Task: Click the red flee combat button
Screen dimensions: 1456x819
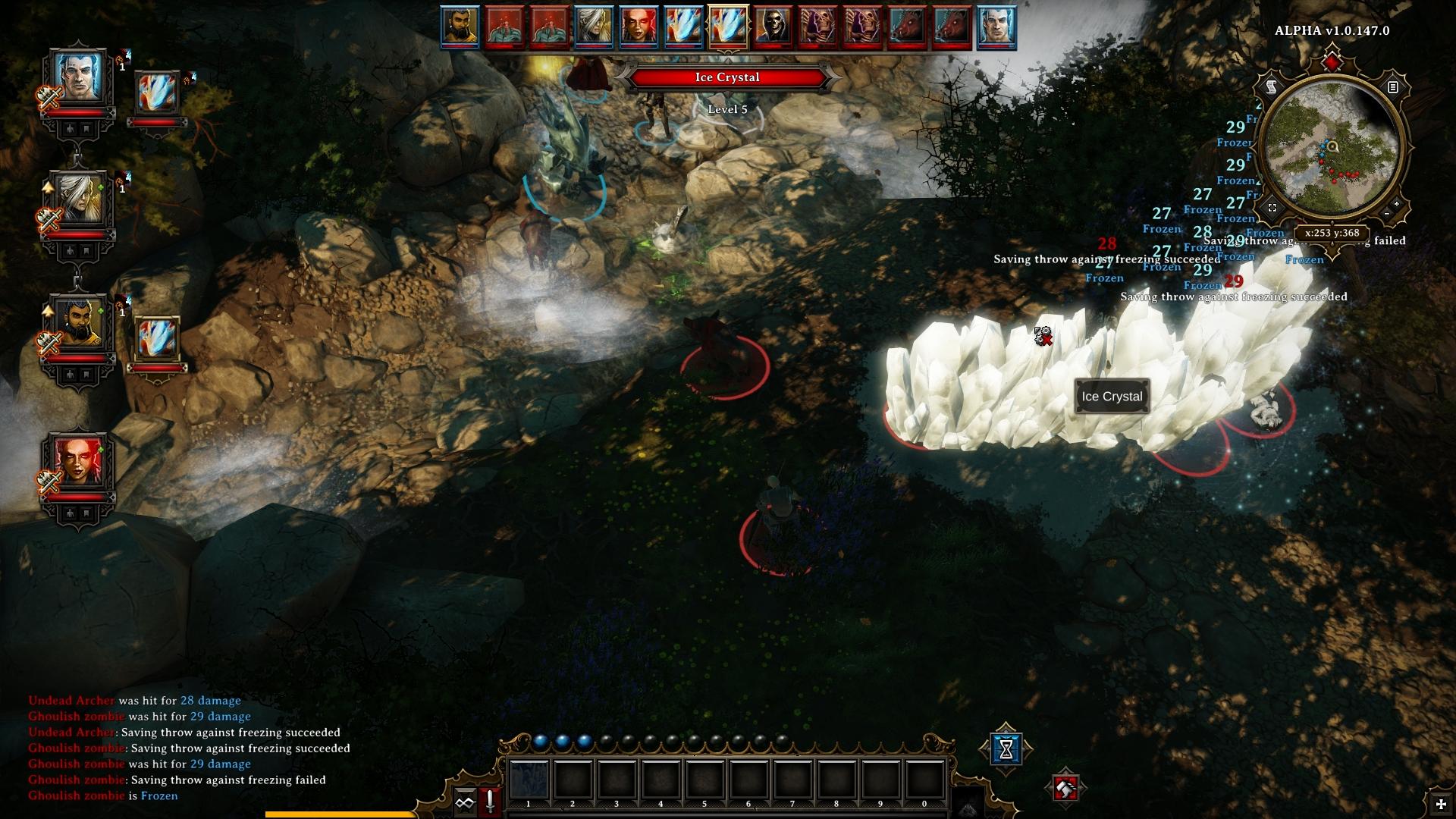Action: pyautogui.click(x=1066, y=789)
